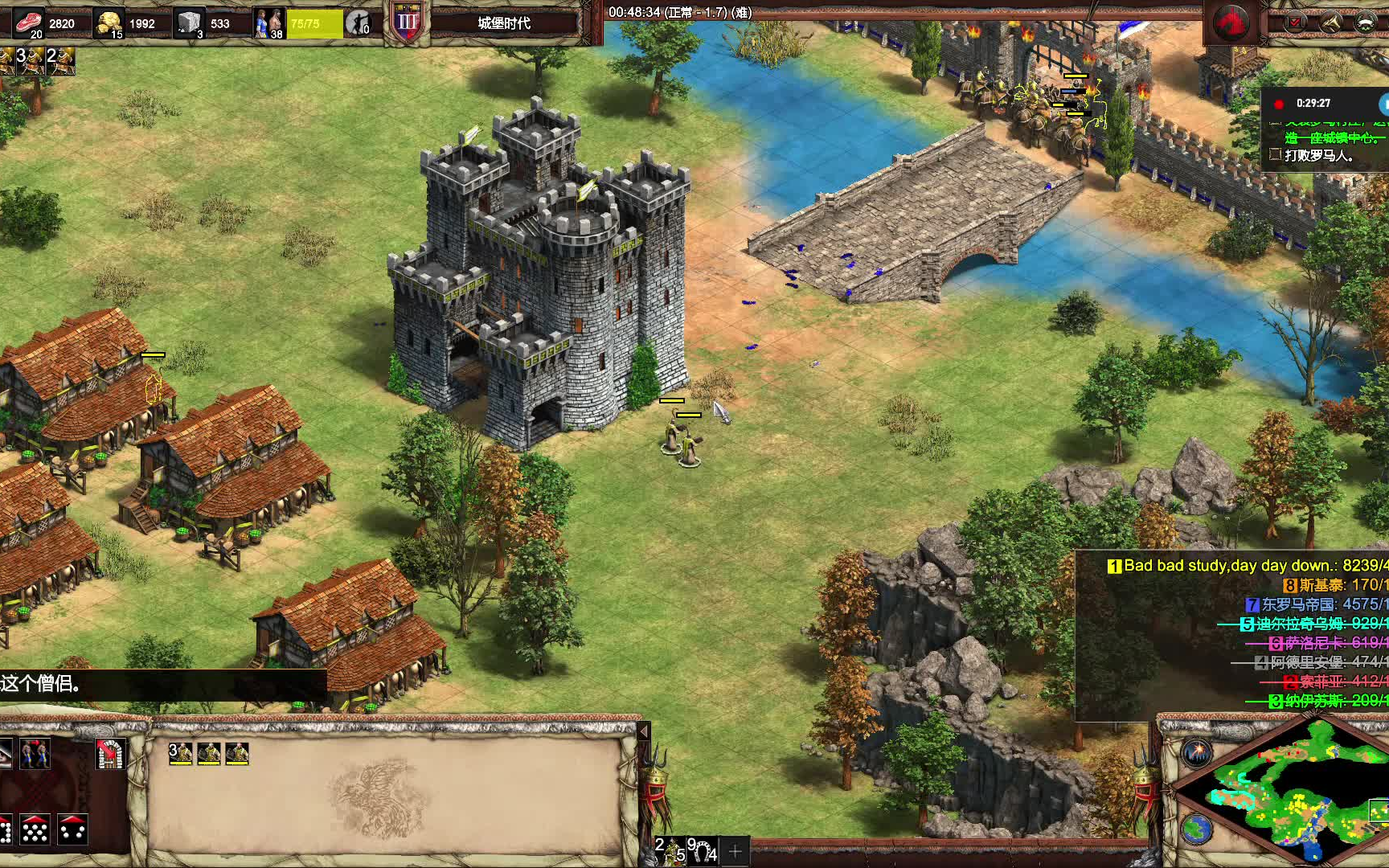Select control group 2 at the bottom bar

pyautogui.click(x=670, y=850)
